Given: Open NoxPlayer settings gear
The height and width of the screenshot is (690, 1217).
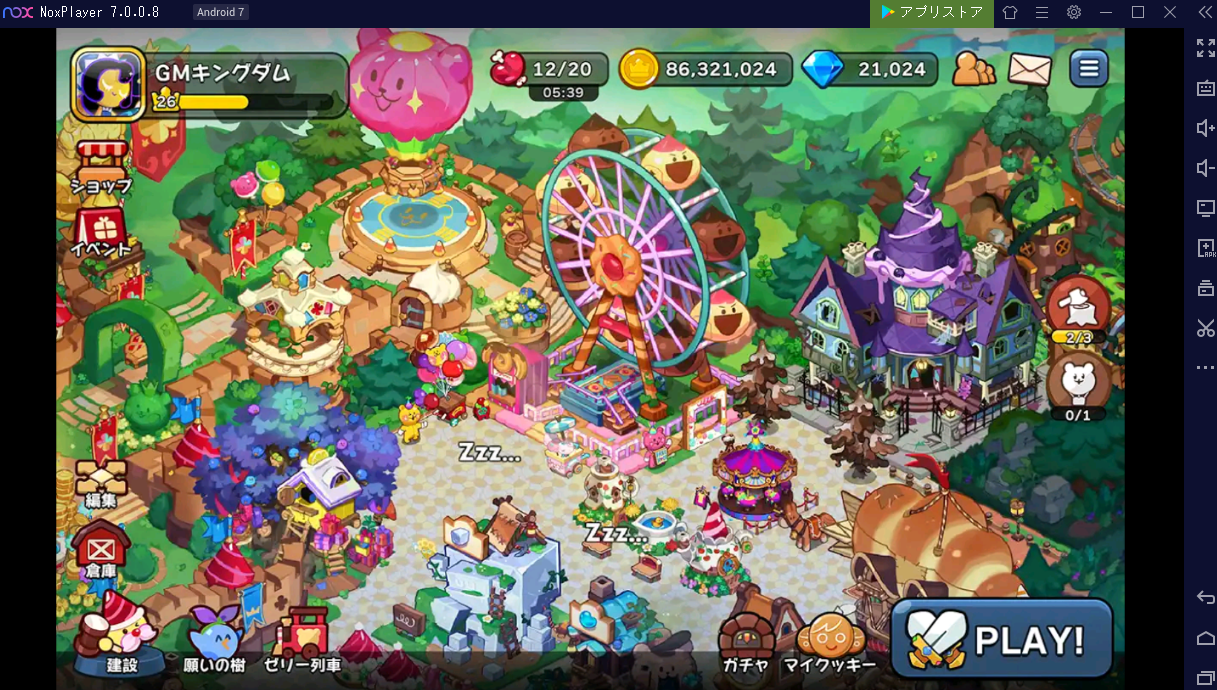Looking at the screenshot, I should 1074,12.
